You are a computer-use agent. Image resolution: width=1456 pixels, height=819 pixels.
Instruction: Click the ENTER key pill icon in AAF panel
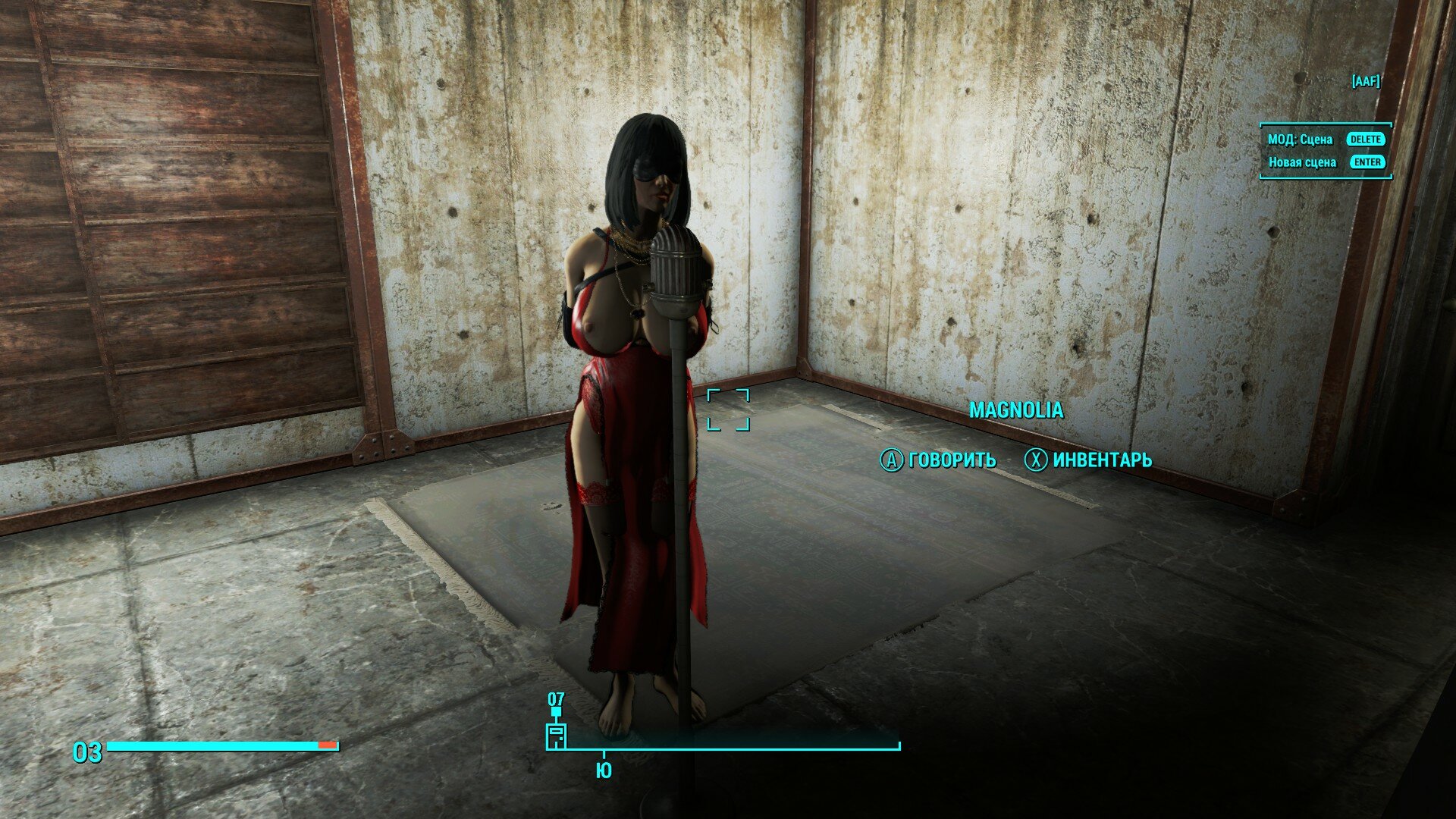[1367, 162]
